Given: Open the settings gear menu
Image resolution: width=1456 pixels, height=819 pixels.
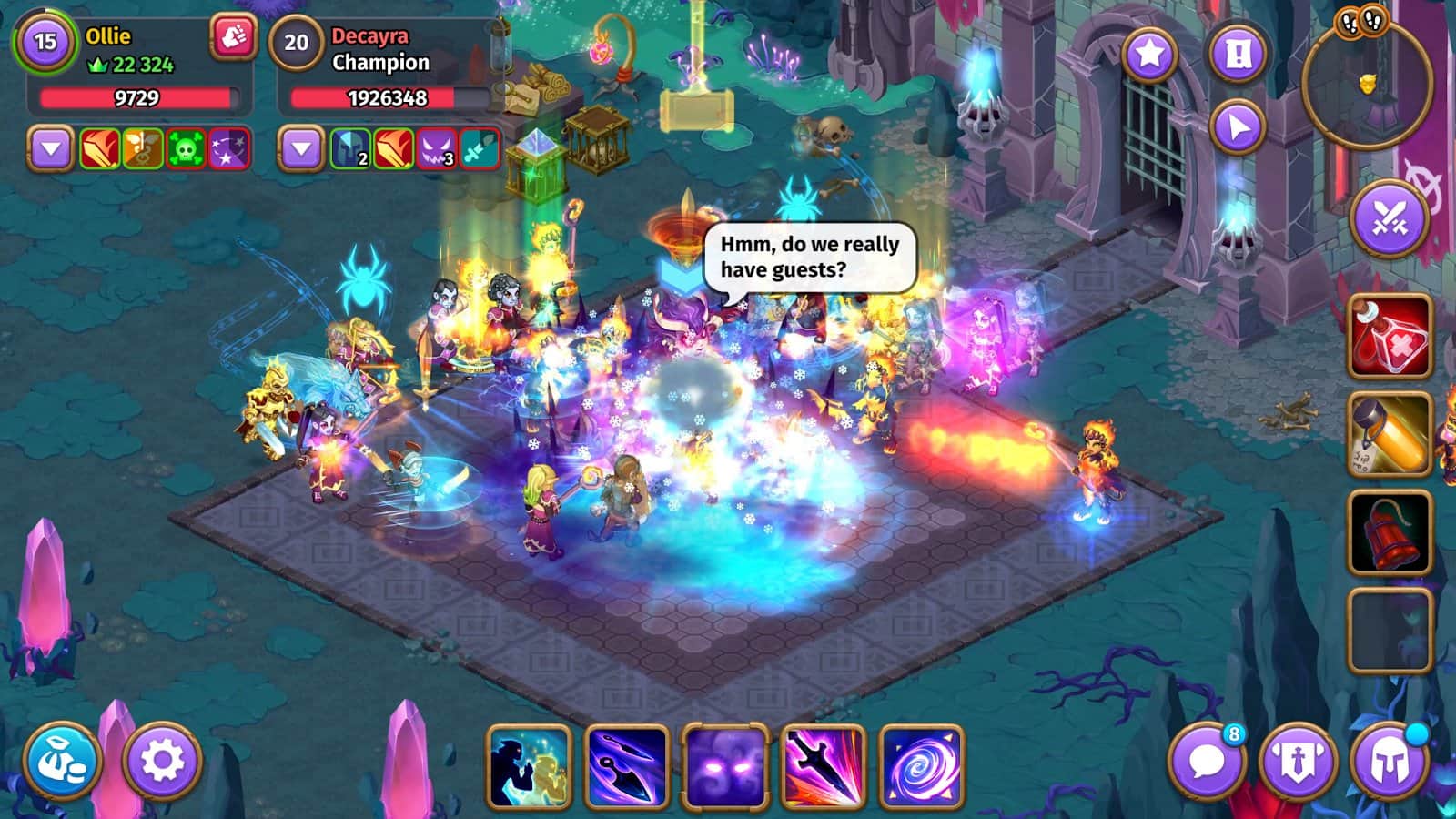Looking at the screenshot, I should (x=162, y=761).
